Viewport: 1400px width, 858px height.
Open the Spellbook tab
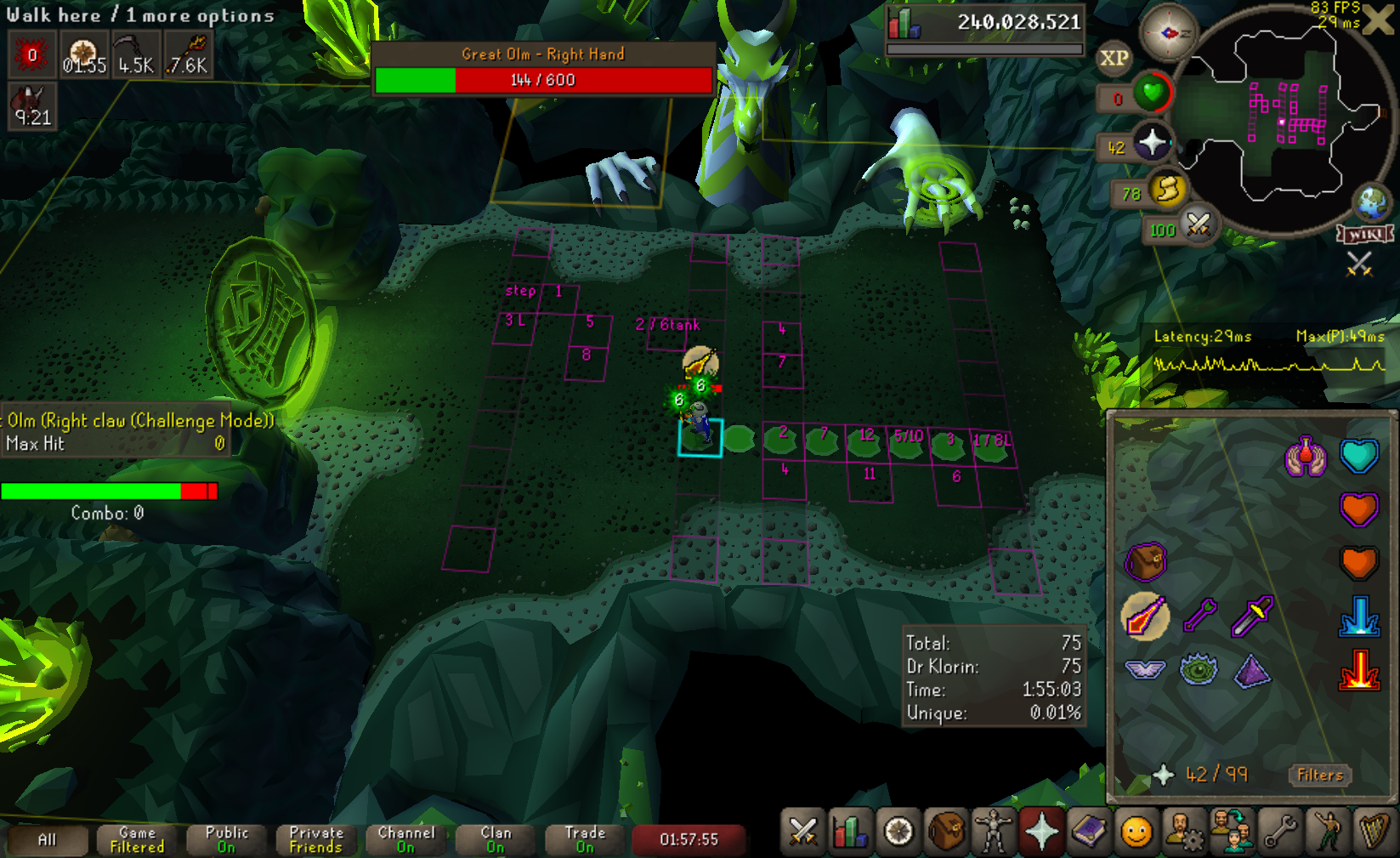click(1089, 832)
